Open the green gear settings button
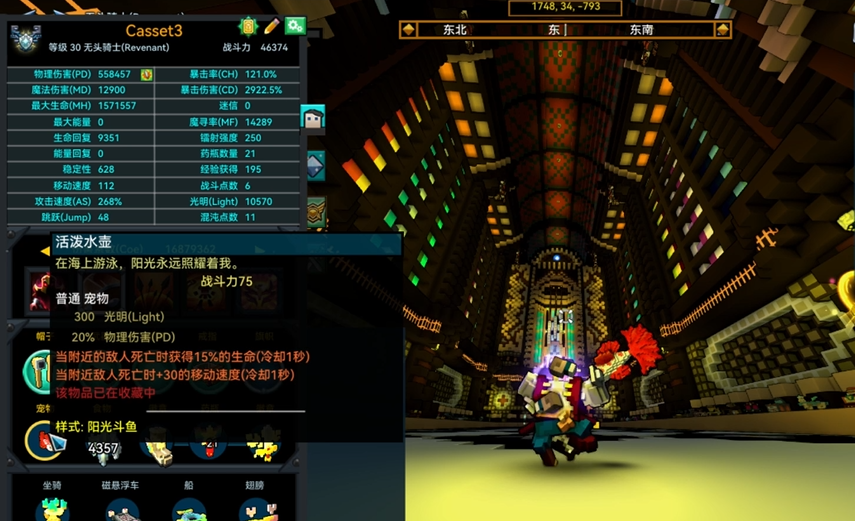Image resolution: width=855 pixels, height=521 pixels. tap(294, 26)
